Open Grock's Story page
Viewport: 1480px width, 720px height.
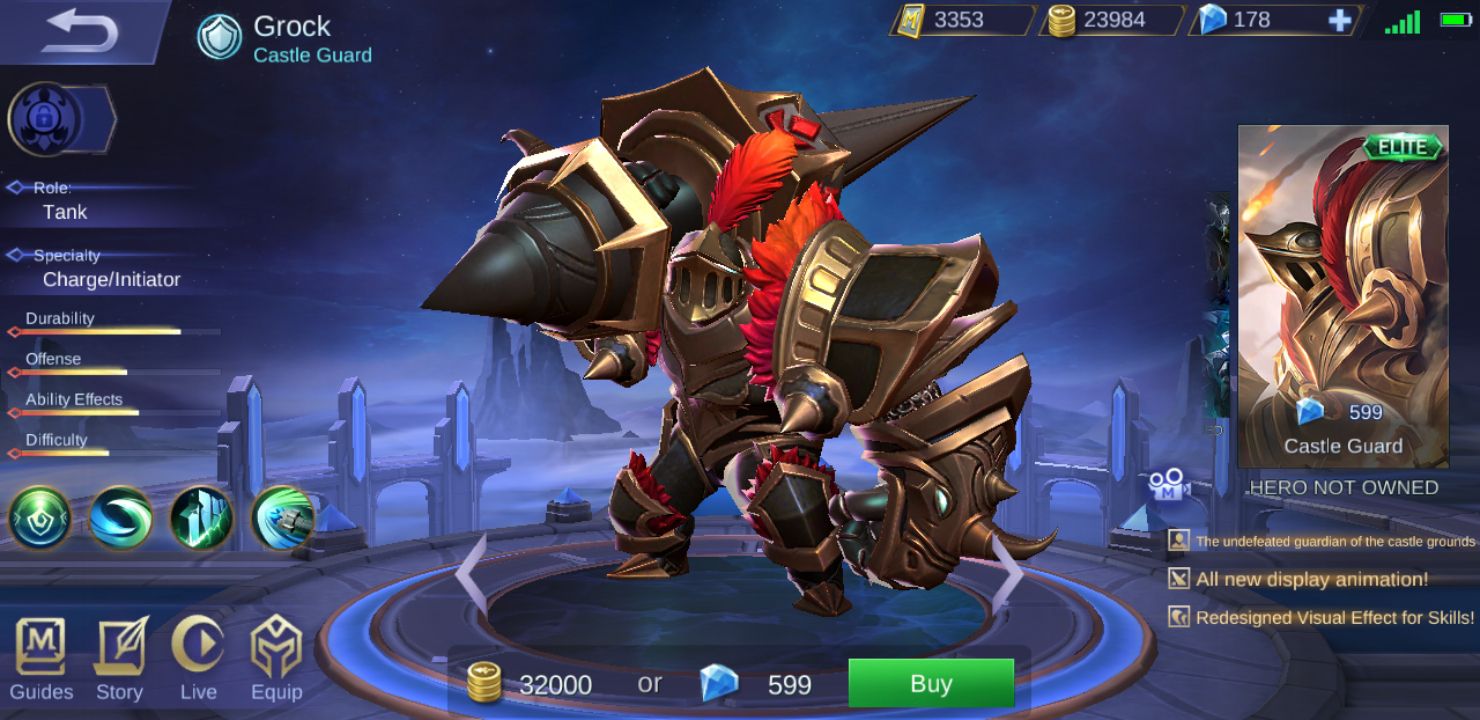(120, 660)
